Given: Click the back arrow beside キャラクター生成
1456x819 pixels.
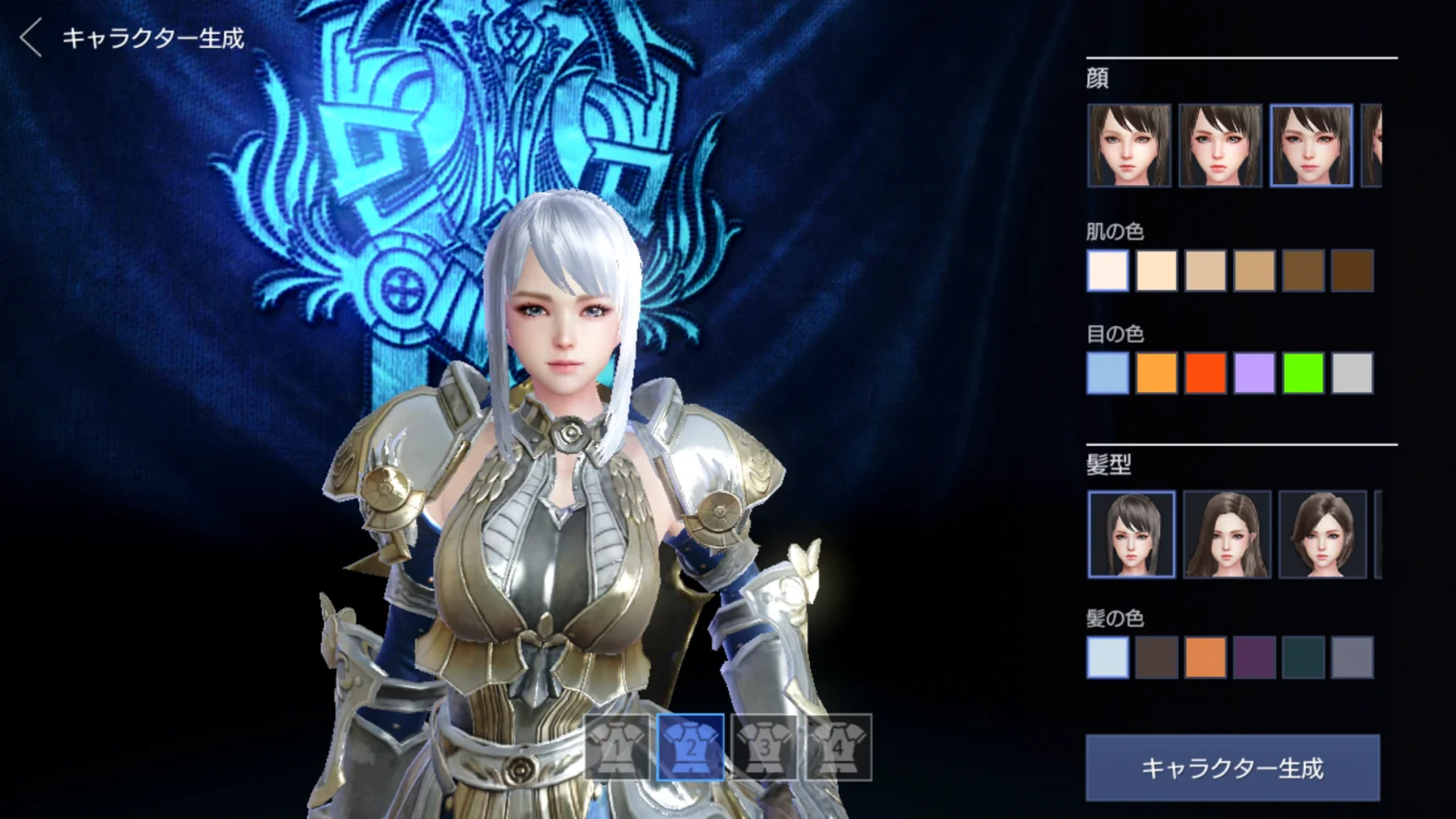Looking at the screenshot, I should point(31,39).
